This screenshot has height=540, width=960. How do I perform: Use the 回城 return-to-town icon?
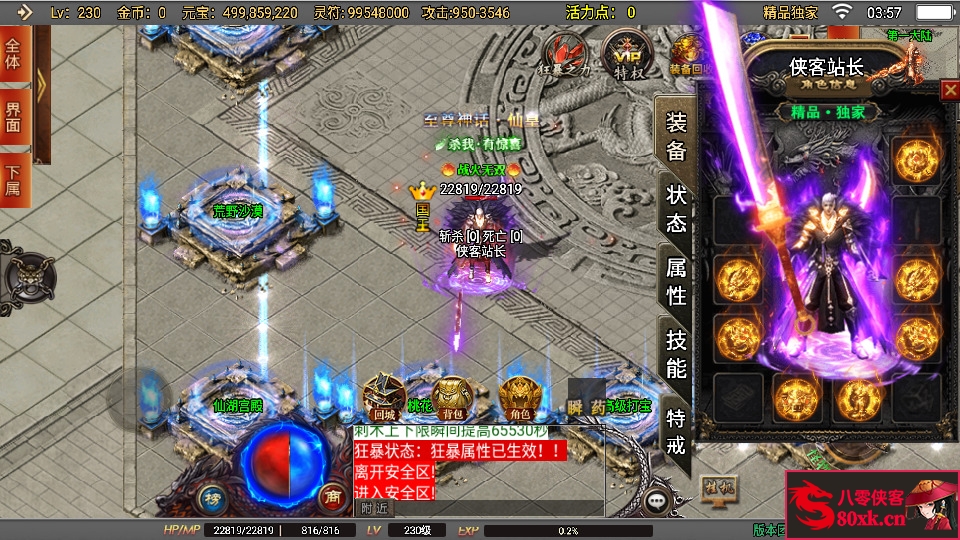pos(384,398)
